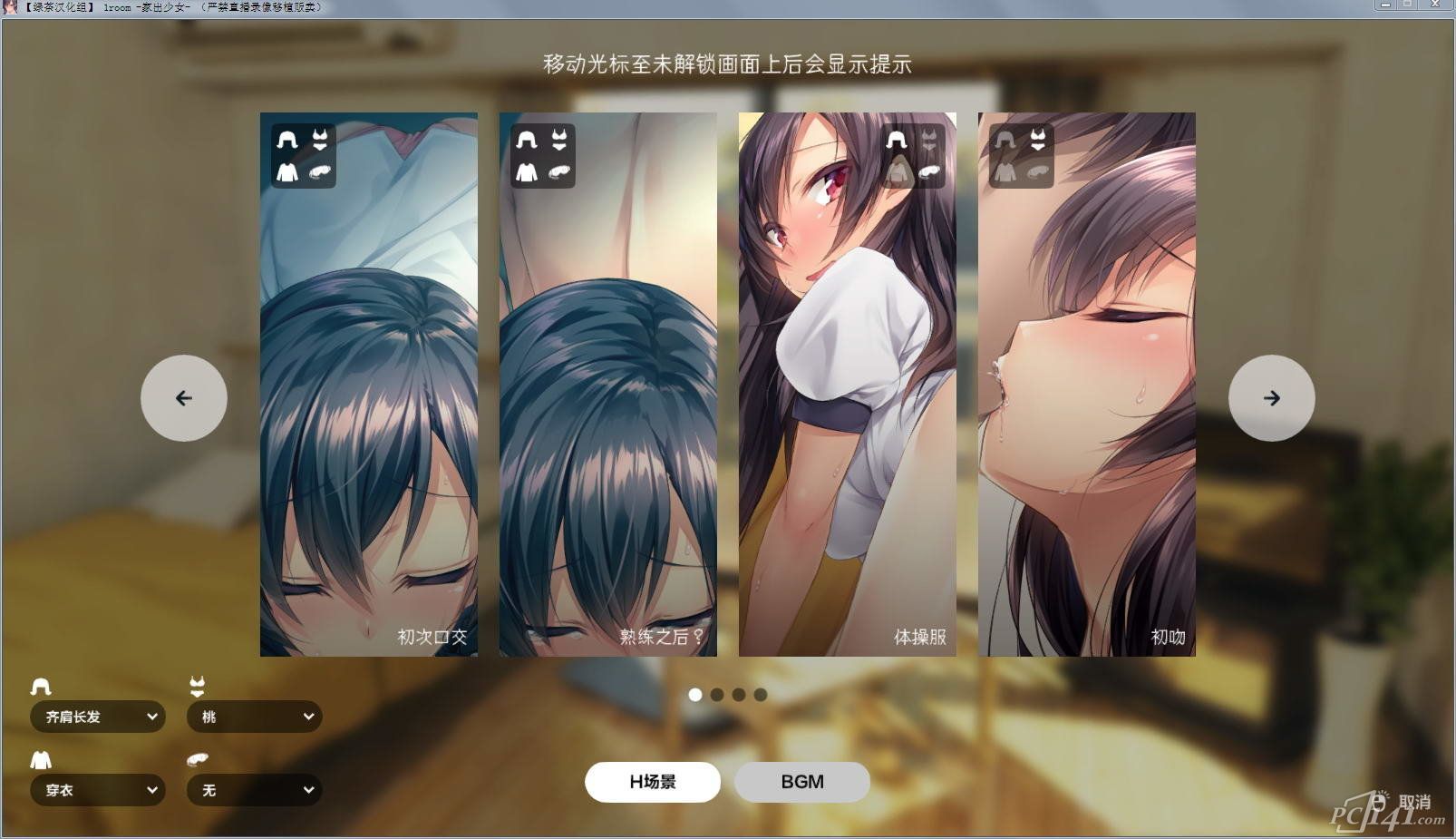Select the fourth pagination dot

coord(759,695)
